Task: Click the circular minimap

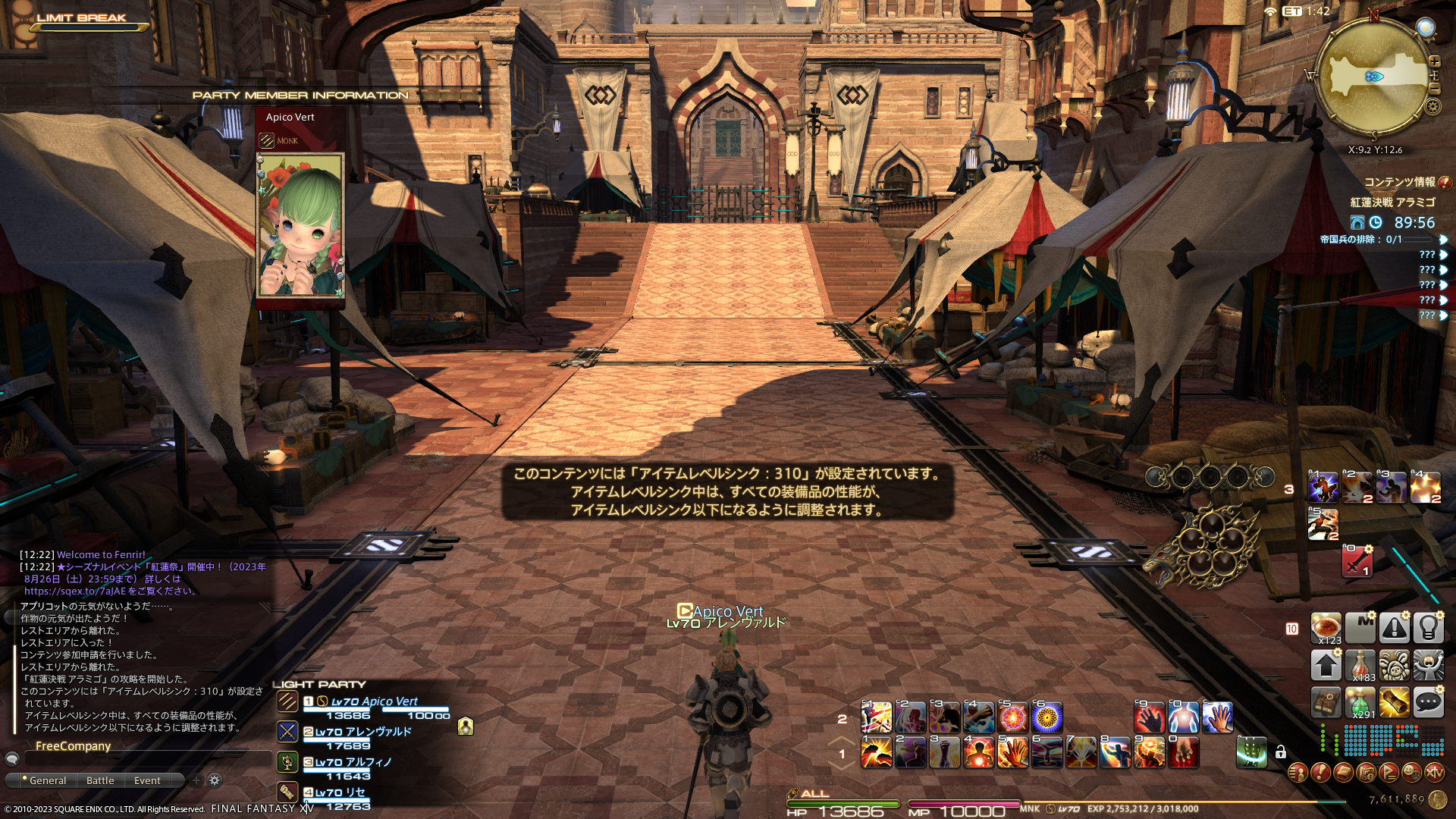Action: (x=1373, y=77)
